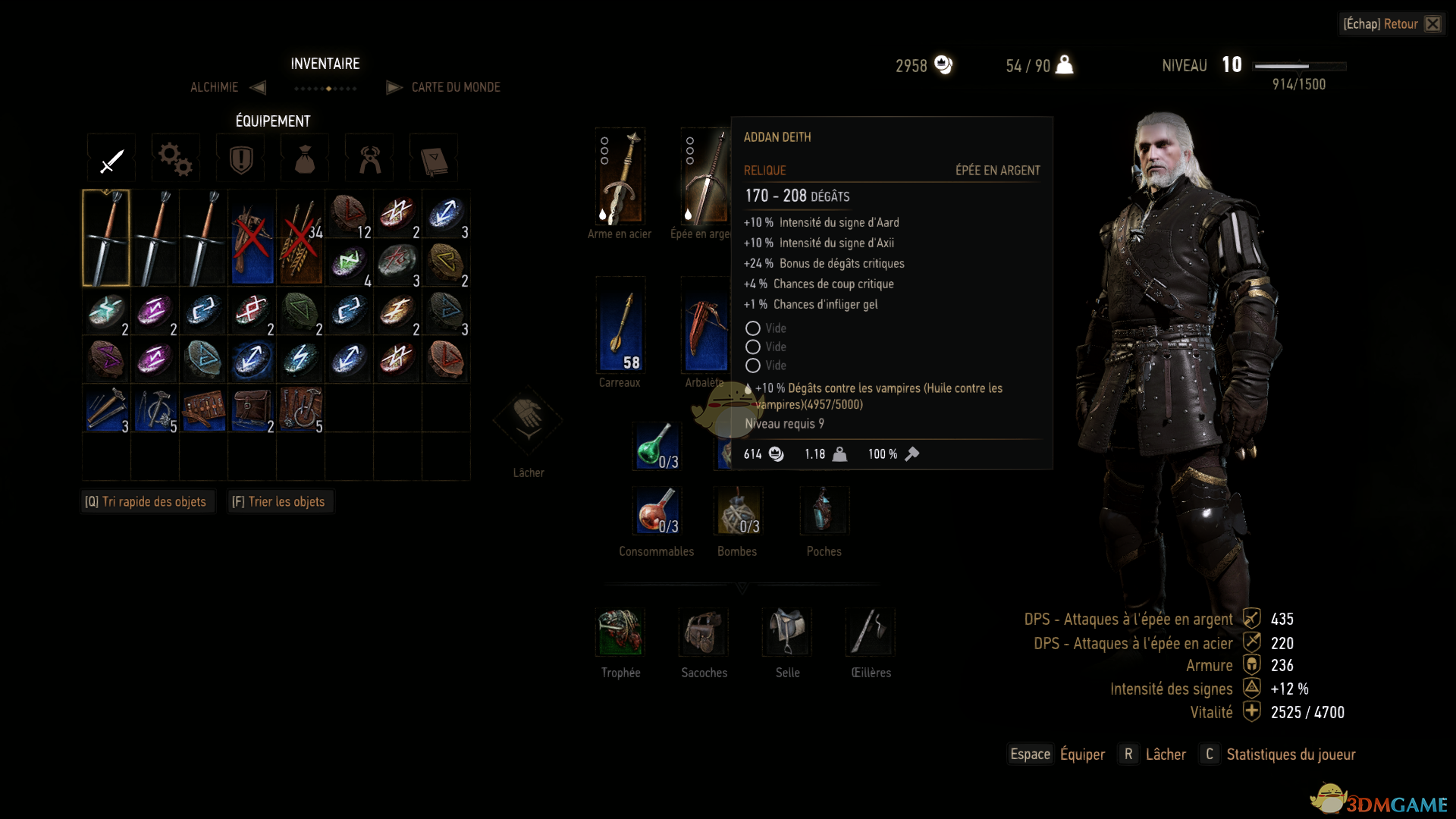This screenshot has width=1456, height=819.
Task: Select the weapons category icon
Action: pyautogui.click(x=111, y=158)
